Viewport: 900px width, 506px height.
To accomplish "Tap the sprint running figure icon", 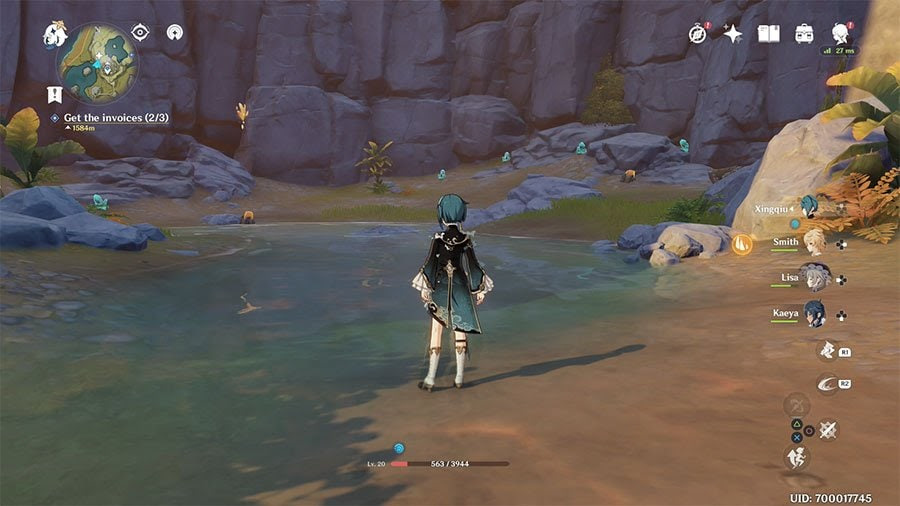I will [797, 458].
